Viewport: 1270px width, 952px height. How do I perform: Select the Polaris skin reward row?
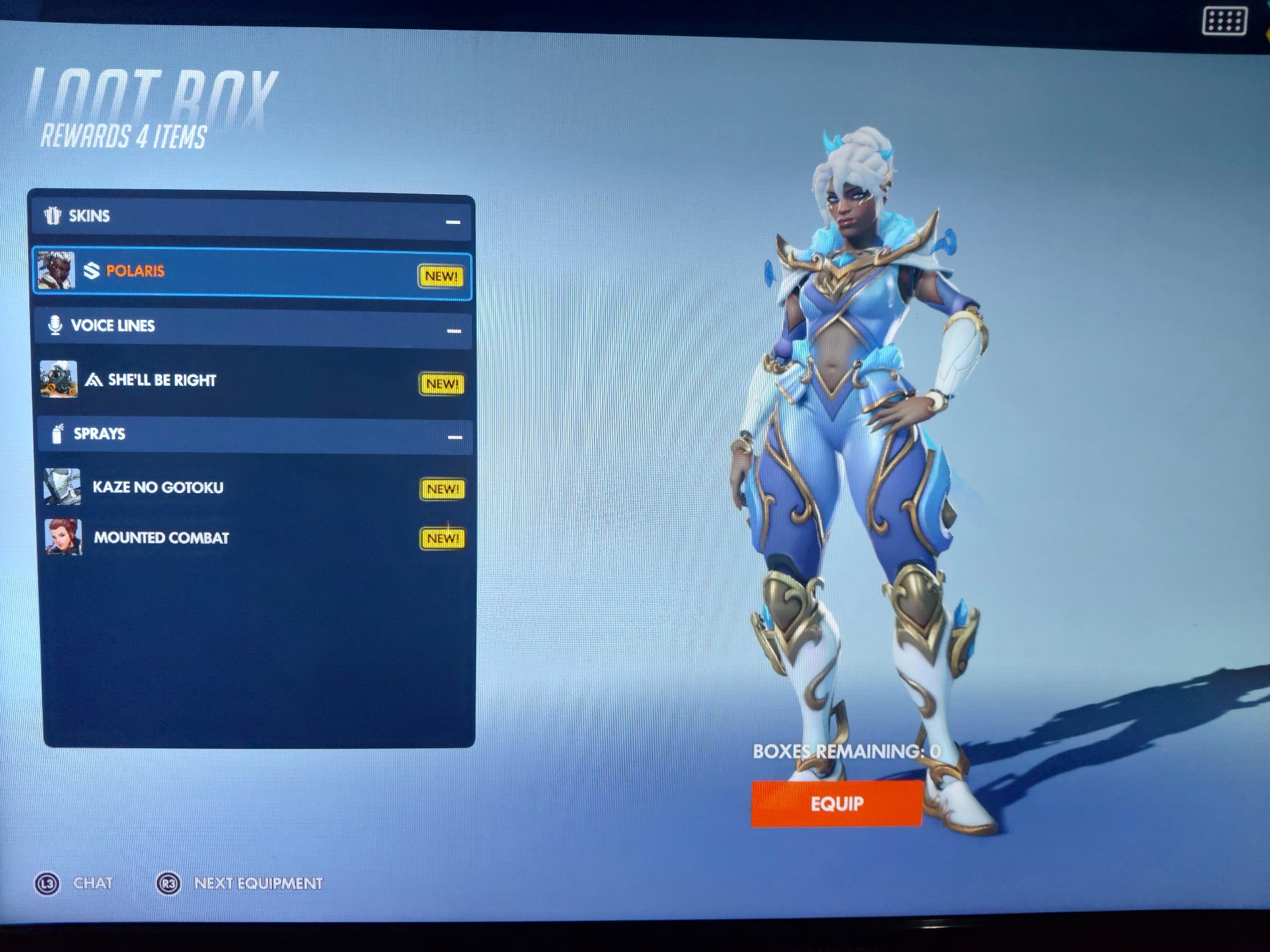[x=251, y=274]
